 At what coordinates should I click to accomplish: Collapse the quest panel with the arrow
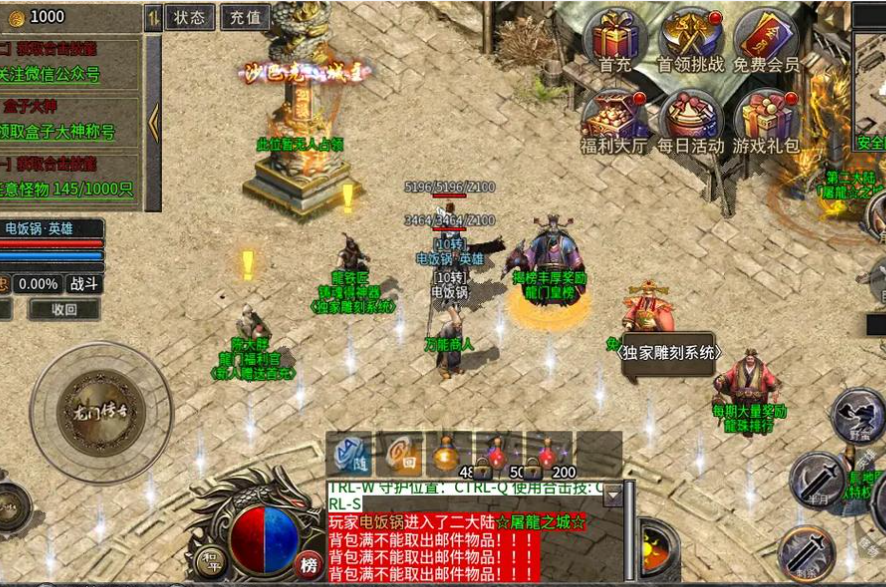[x=153, y=122]
